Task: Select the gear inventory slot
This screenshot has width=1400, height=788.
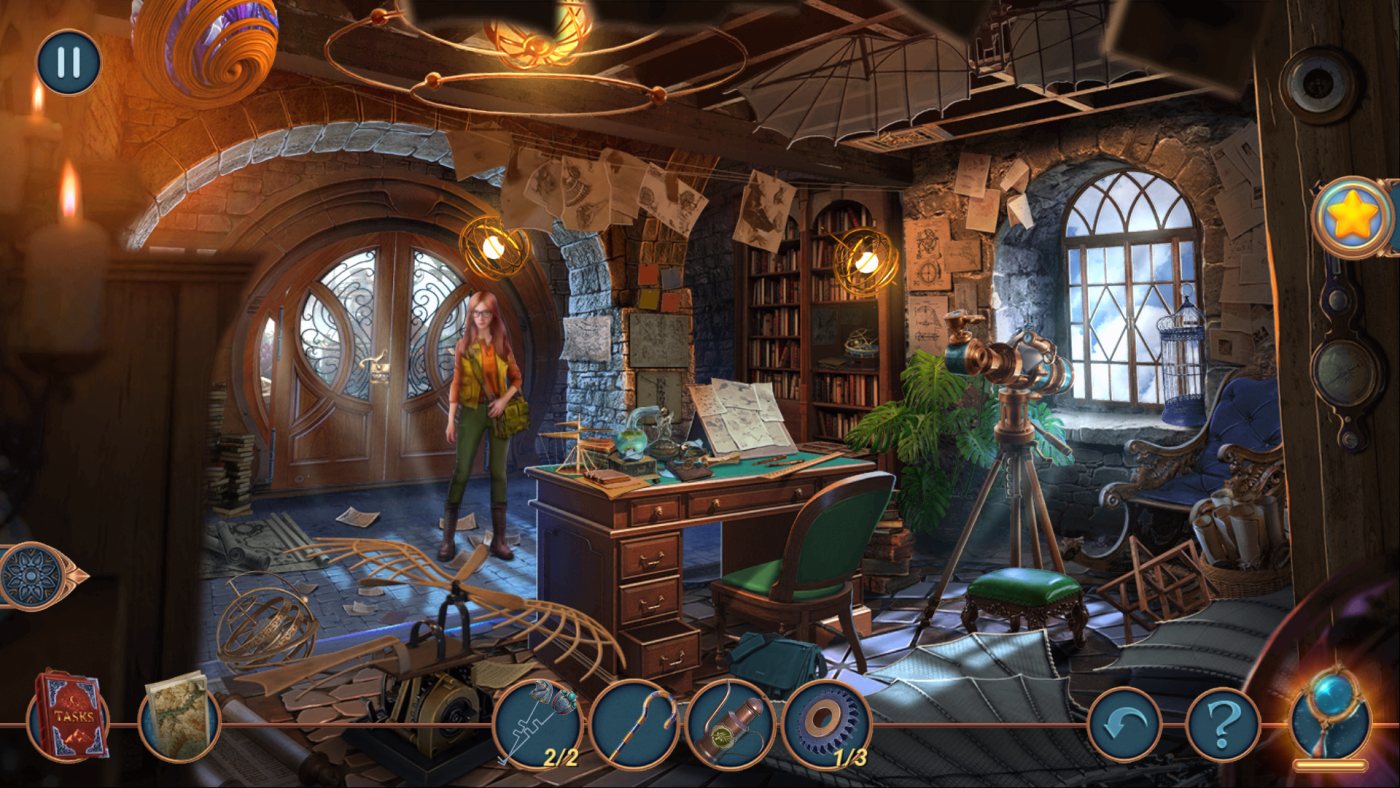Action: (x=826, y=724)
